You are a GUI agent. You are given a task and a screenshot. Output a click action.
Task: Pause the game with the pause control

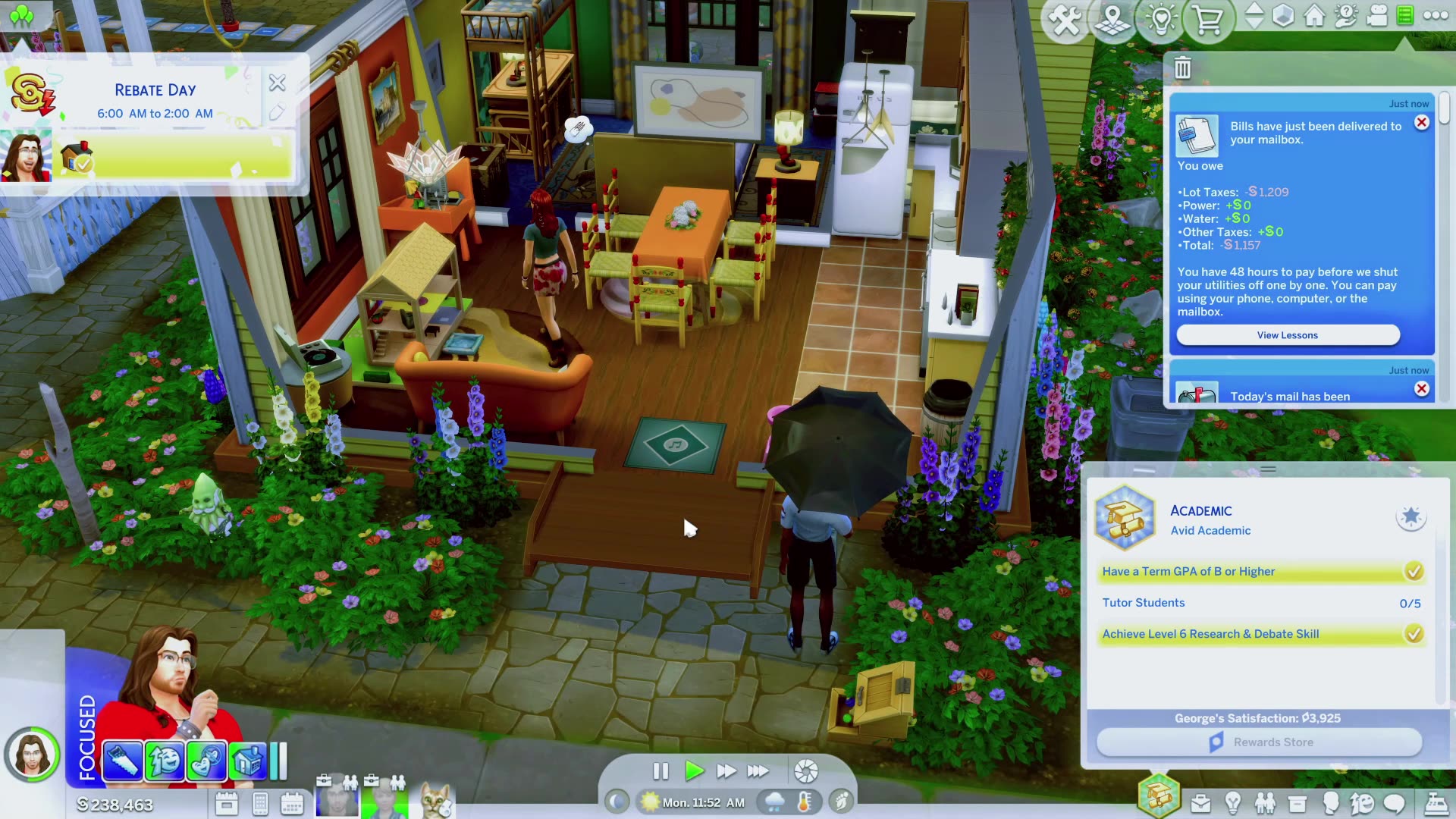tap(661, 771)
